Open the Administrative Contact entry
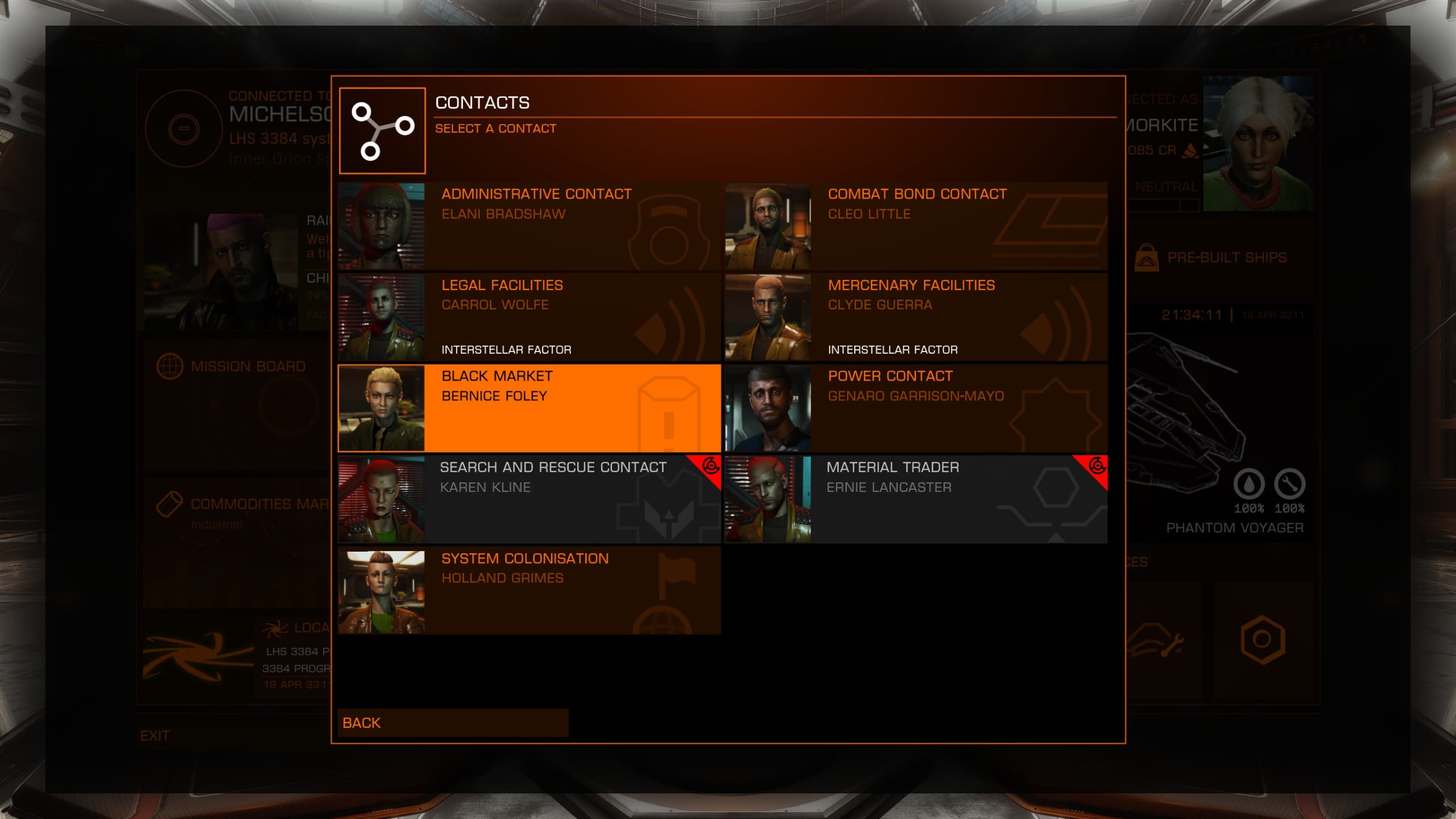This screenshot has height=819, width=1456. coord(529,226)
